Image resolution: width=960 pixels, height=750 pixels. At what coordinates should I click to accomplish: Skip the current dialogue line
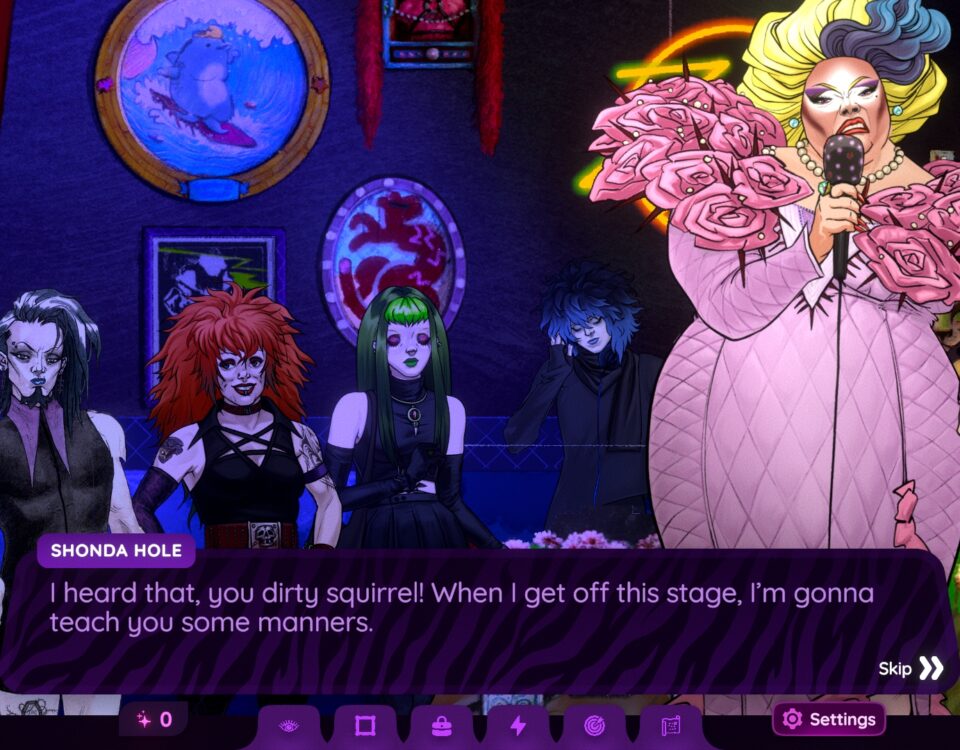click(912, 668)
